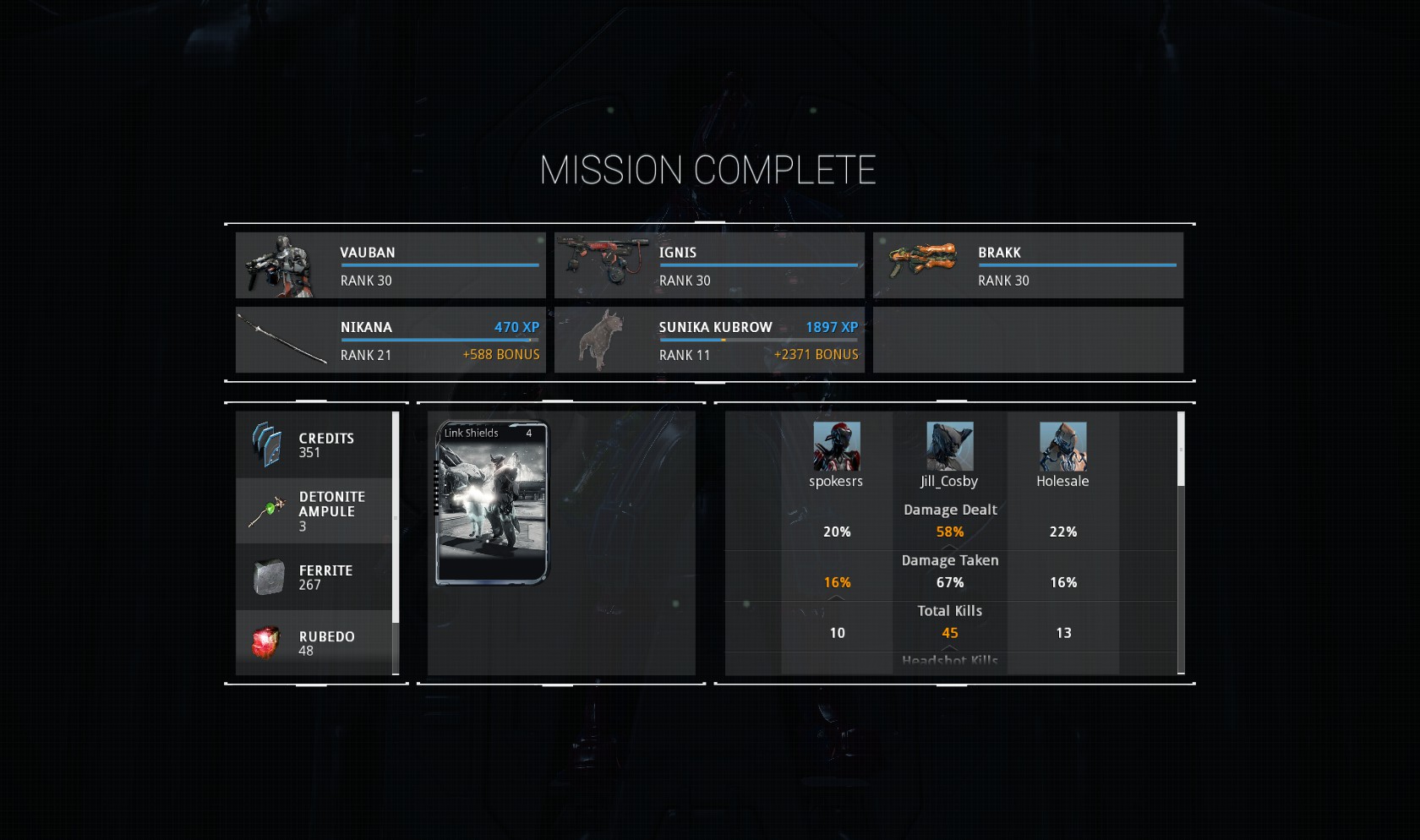Click the squad stats scrollbar
Viewport: 1420px width, 840px height.
(1181, 450)
